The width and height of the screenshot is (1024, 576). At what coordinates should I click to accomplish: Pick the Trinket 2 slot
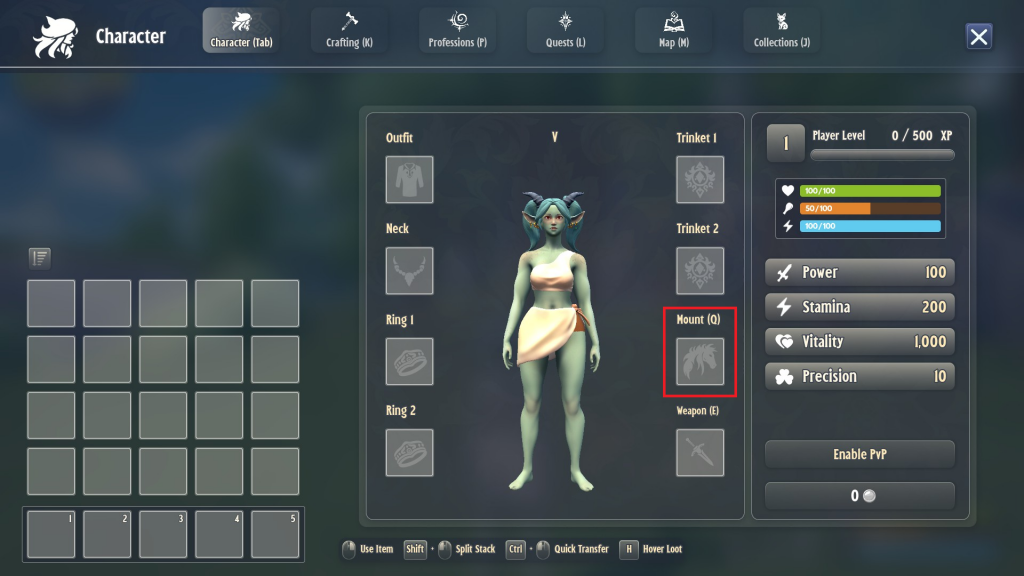[x=700, y=271]
